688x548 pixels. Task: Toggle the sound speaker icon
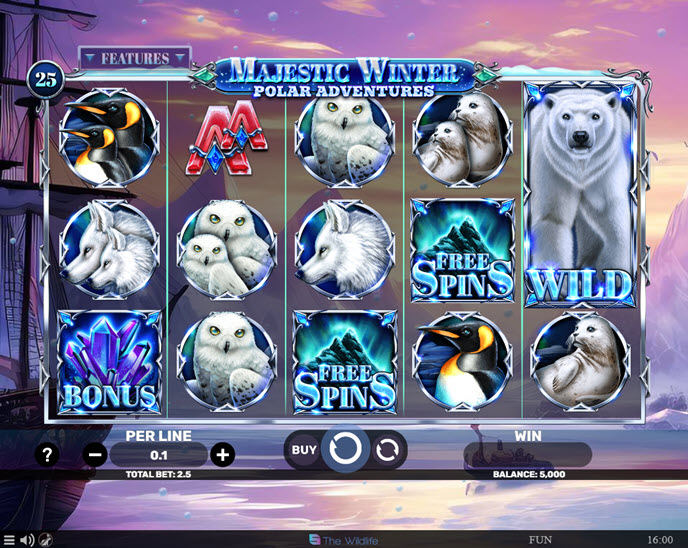pyautogui.click(x=27, y=540)
